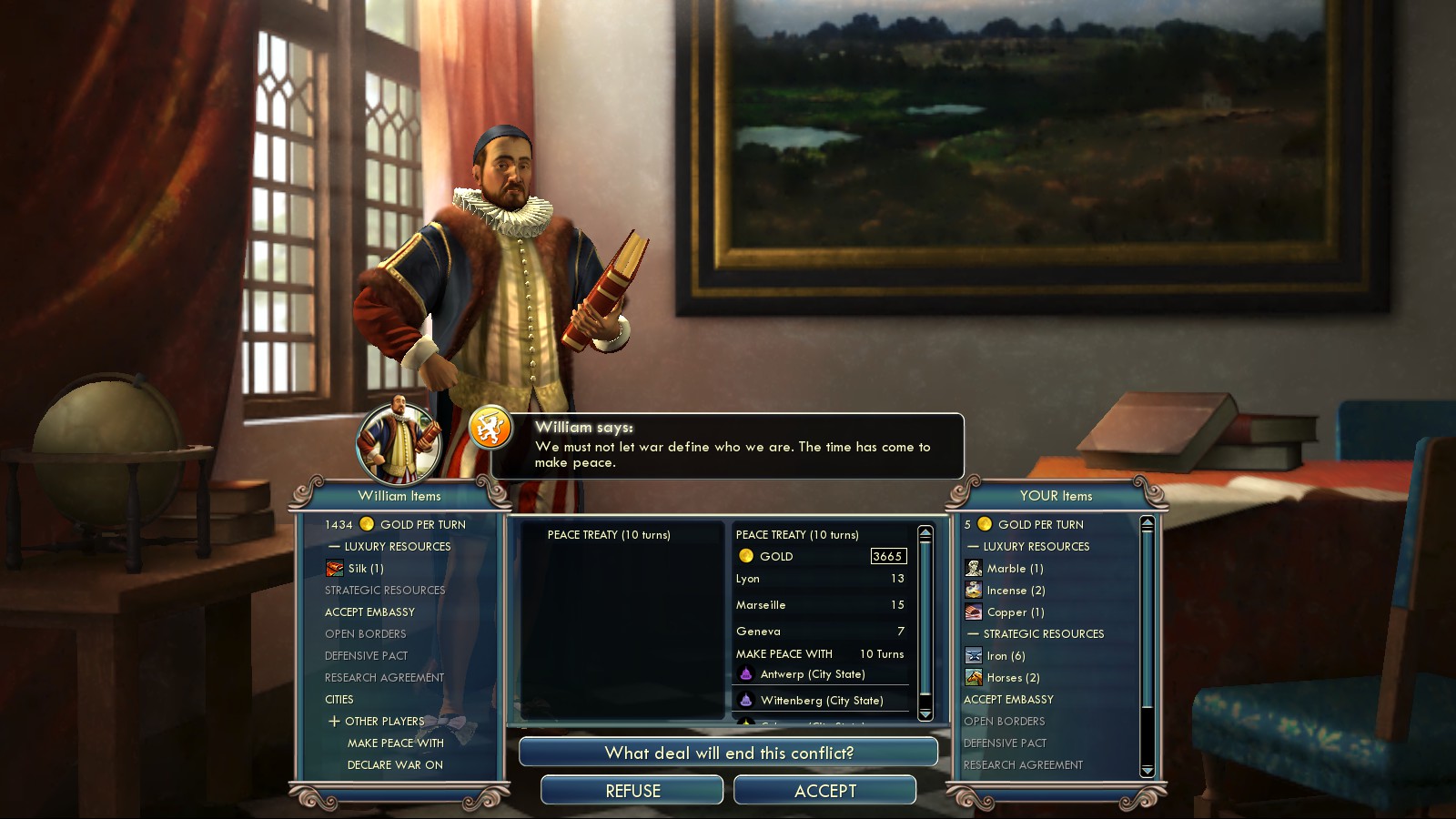Click your Accept Embassy item
The height and width of the screenshot is (819, 1456).
pos(1008,700)
